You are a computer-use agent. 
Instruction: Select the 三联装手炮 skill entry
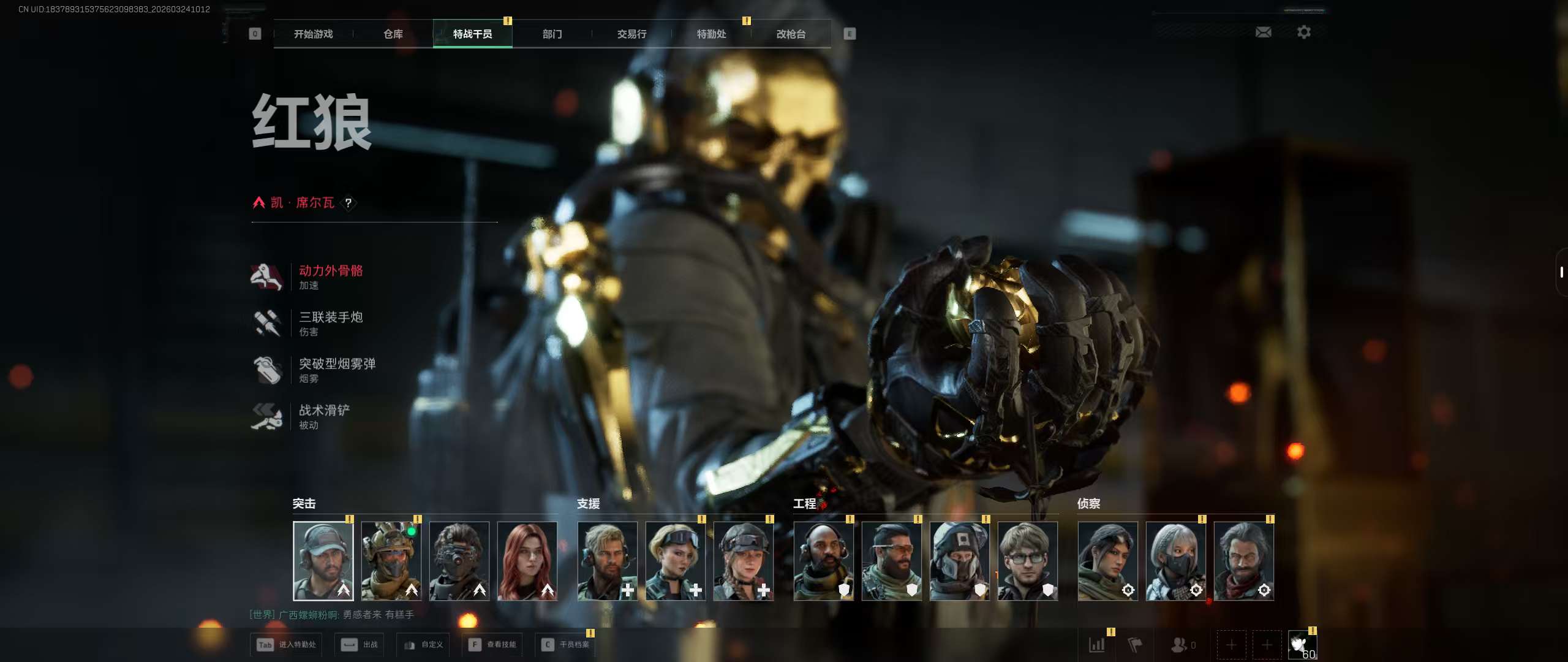pyautogui.click(x=331, y=323)
